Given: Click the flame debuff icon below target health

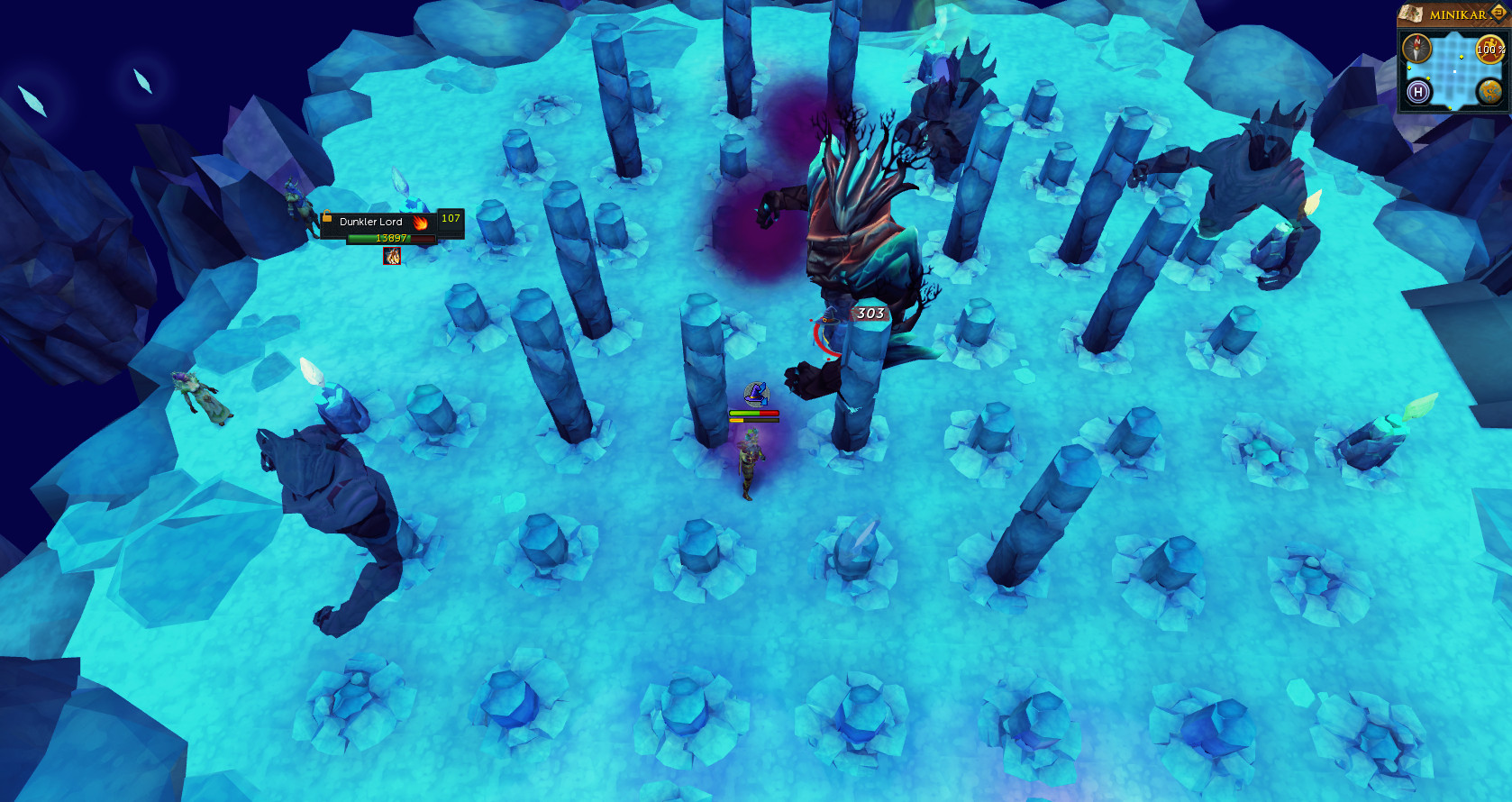Looking at the screenshot, I should [392, 256].
